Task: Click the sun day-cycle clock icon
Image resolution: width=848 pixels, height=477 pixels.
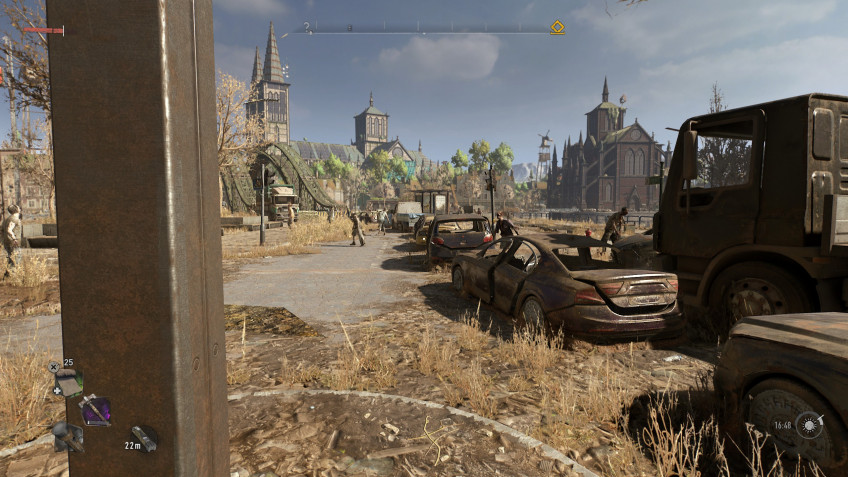Action: click(808, 424)
